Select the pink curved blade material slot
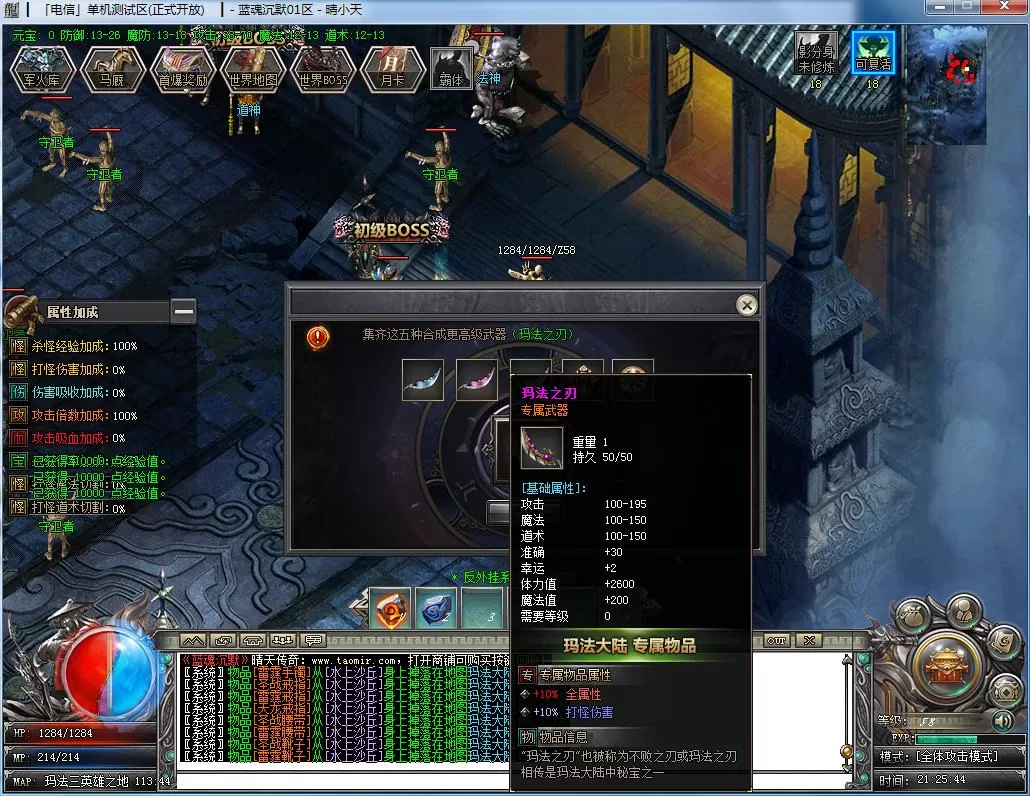This screenshot has height=796, width=1030. 477,380
